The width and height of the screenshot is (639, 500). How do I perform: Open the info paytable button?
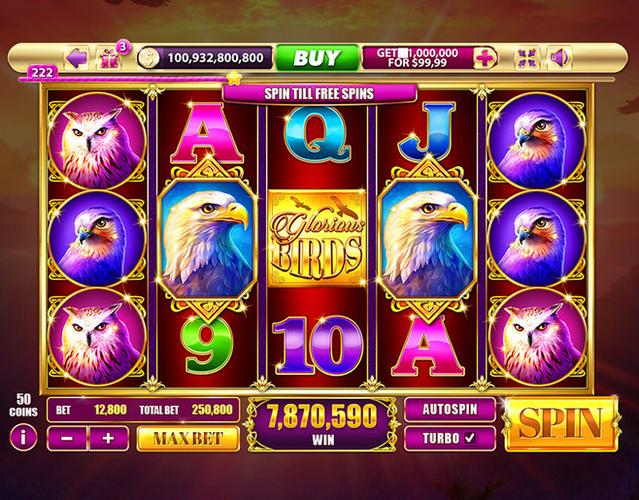tap(22, 437)
